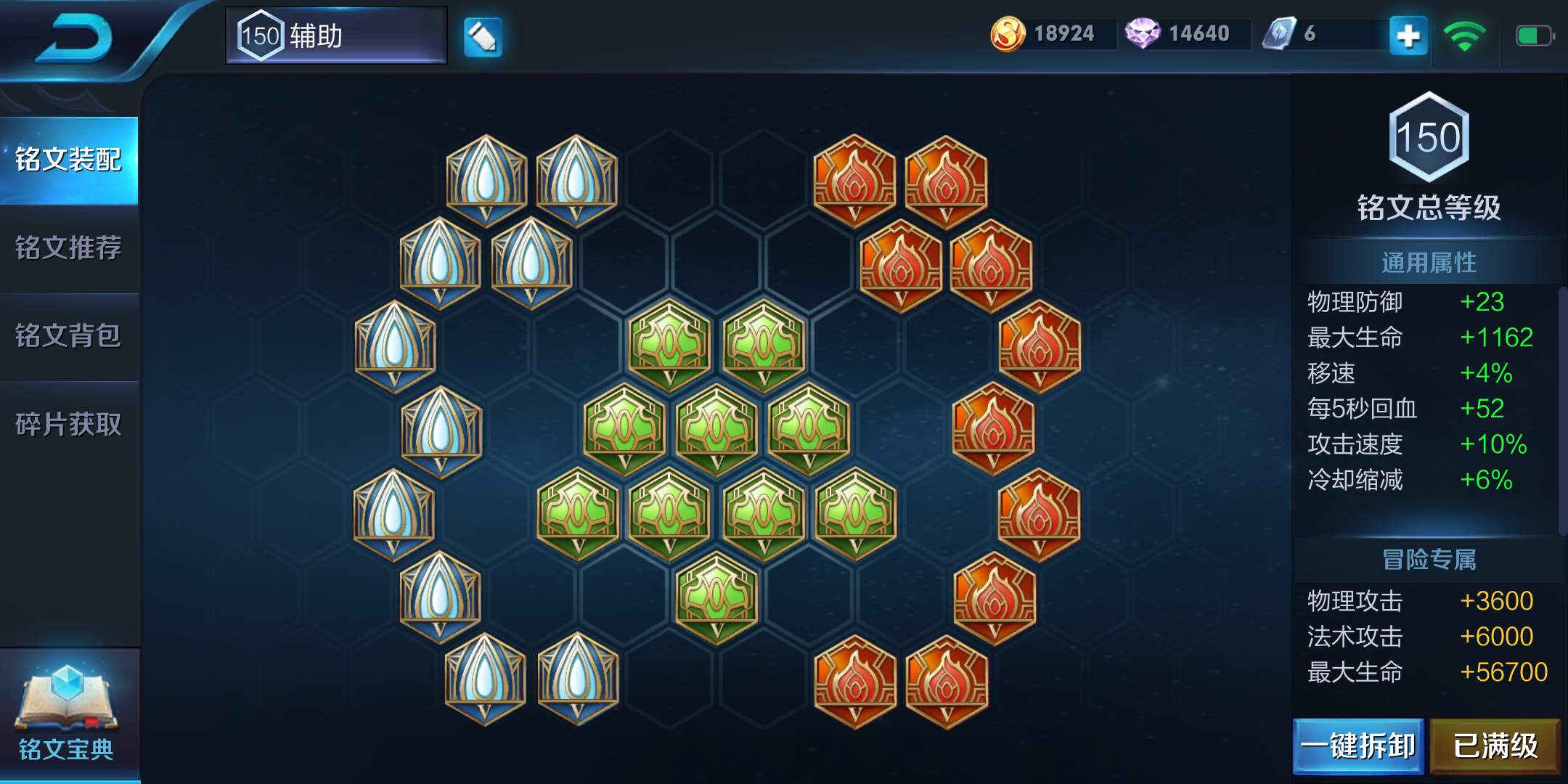Tap the 150 铭文总等级 hexagon badge

1429,136
